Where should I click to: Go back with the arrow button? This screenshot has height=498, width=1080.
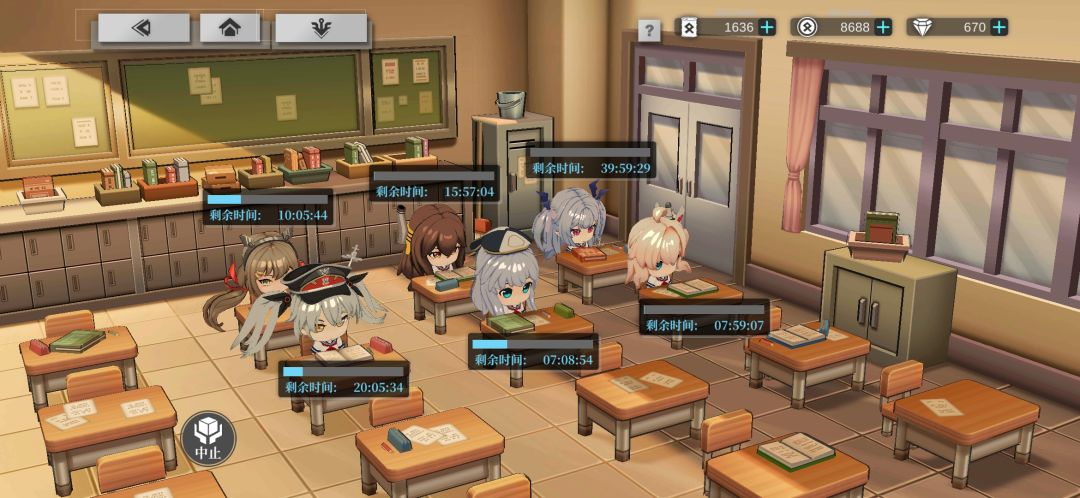[x=144, y=28]
